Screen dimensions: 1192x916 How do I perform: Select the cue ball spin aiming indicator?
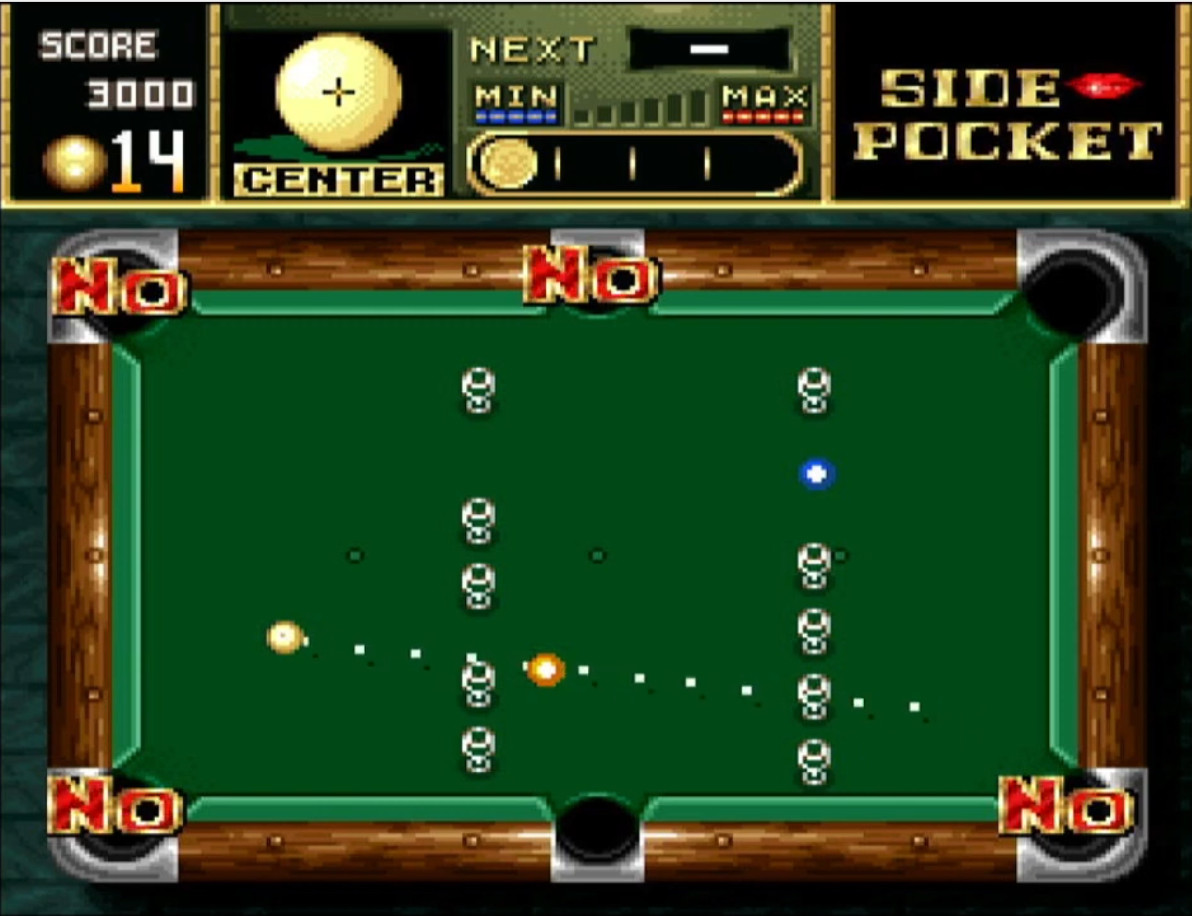[339, 93]
